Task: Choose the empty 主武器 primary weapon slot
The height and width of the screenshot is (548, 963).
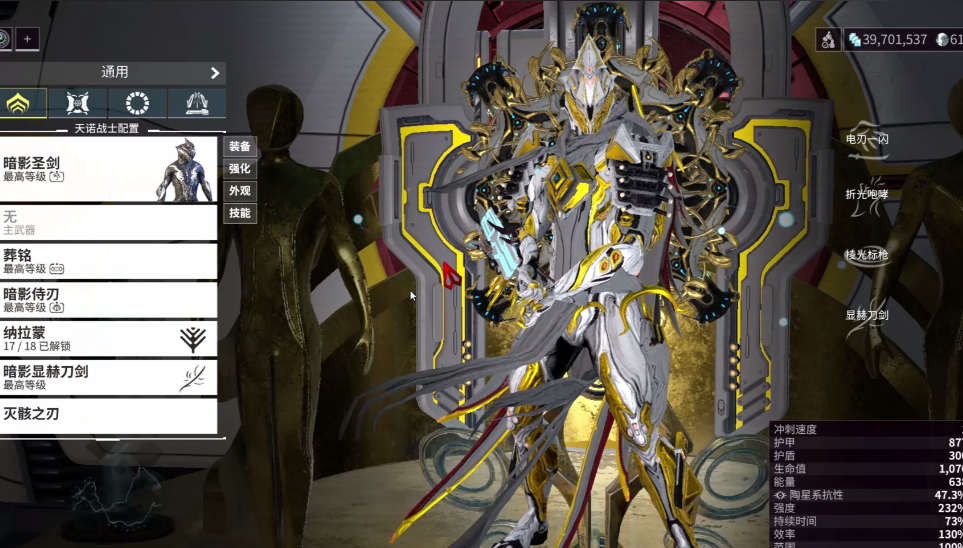Action: 108,222
